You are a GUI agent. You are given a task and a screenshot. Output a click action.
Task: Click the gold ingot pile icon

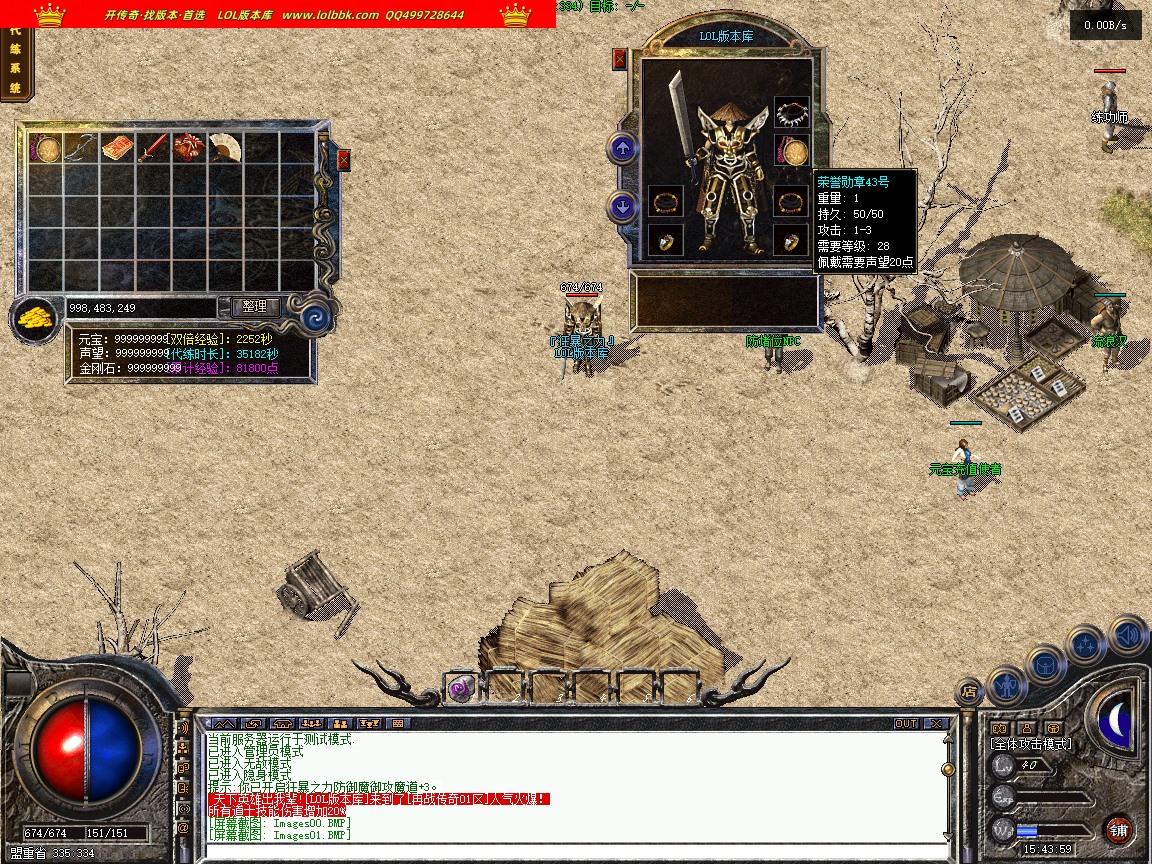point(36,319)
